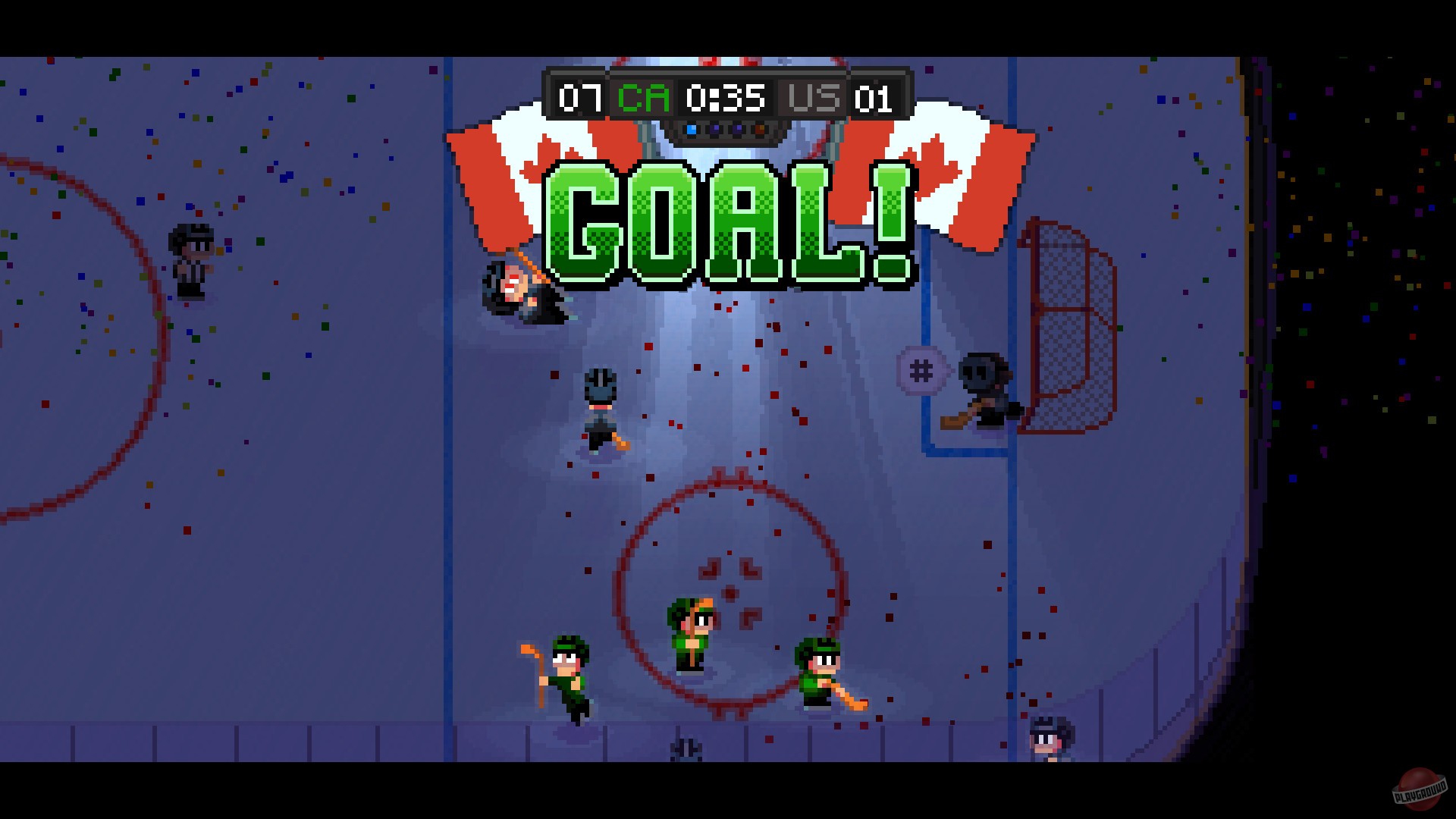
Task: Click the orange indicator light on the scoreboard
Action: [x=758, y=128]
